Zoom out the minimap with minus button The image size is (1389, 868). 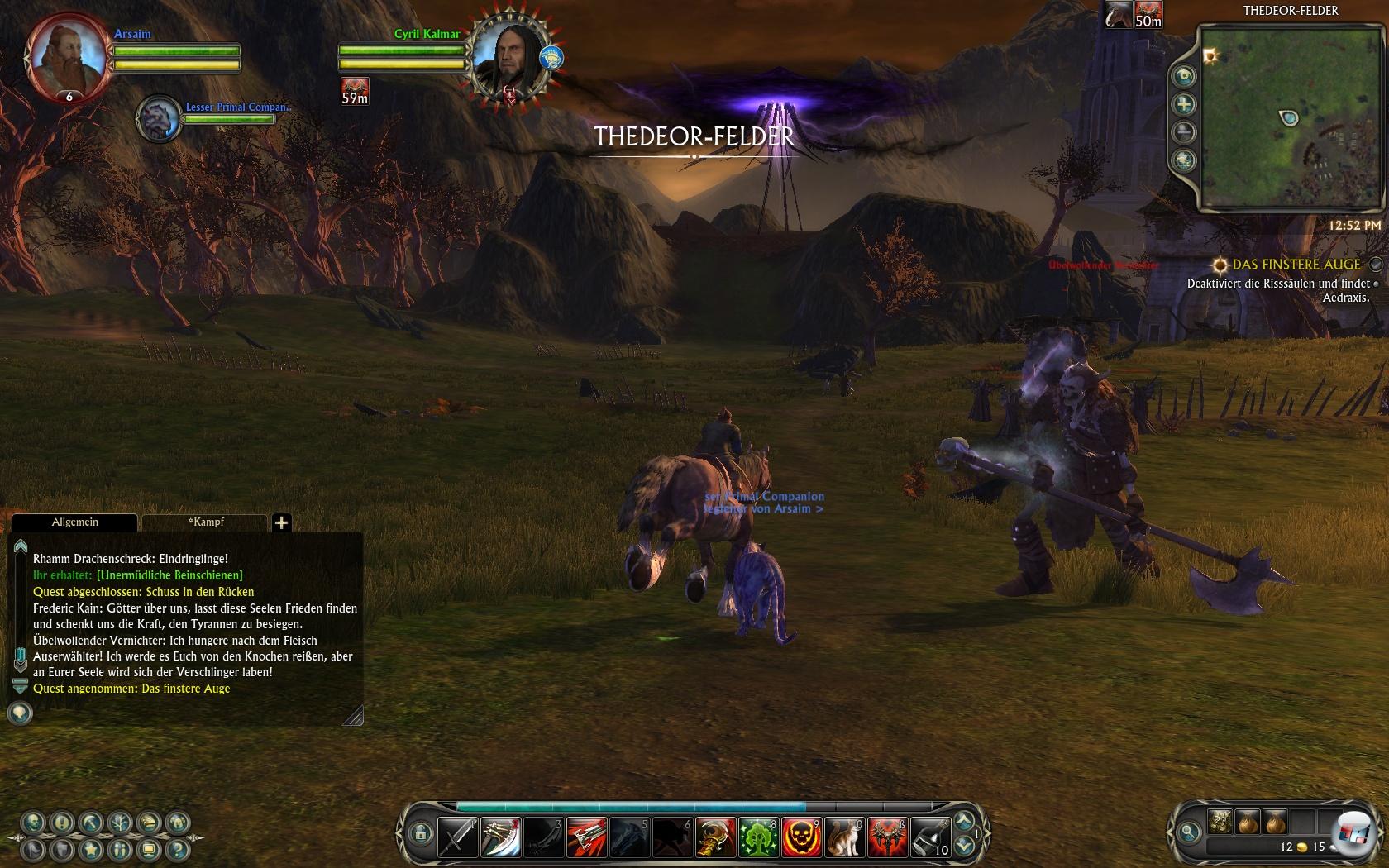point(1185,132)
